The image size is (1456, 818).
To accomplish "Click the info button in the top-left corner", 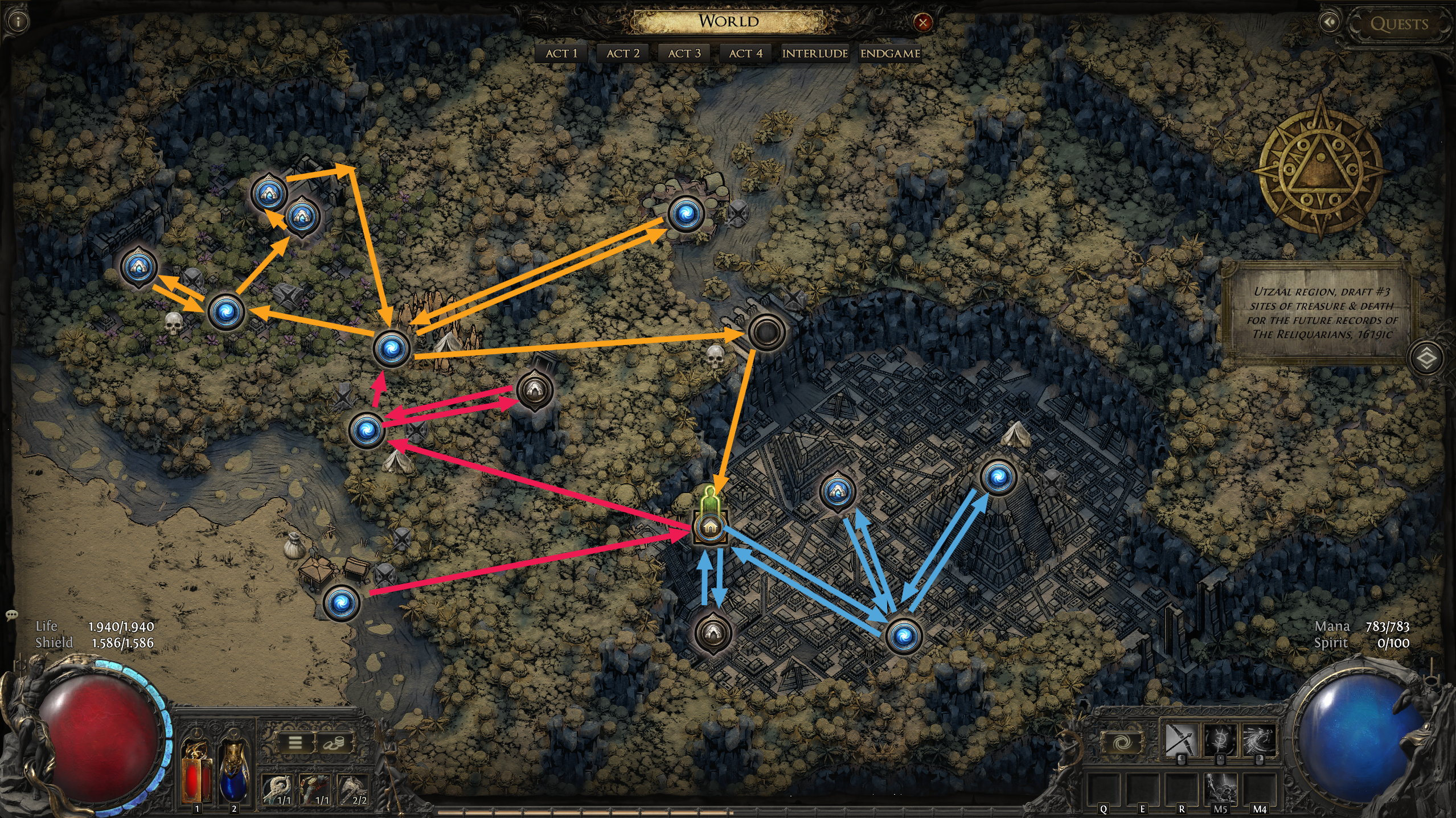I will pyautogui.click(x=19, y=22).
